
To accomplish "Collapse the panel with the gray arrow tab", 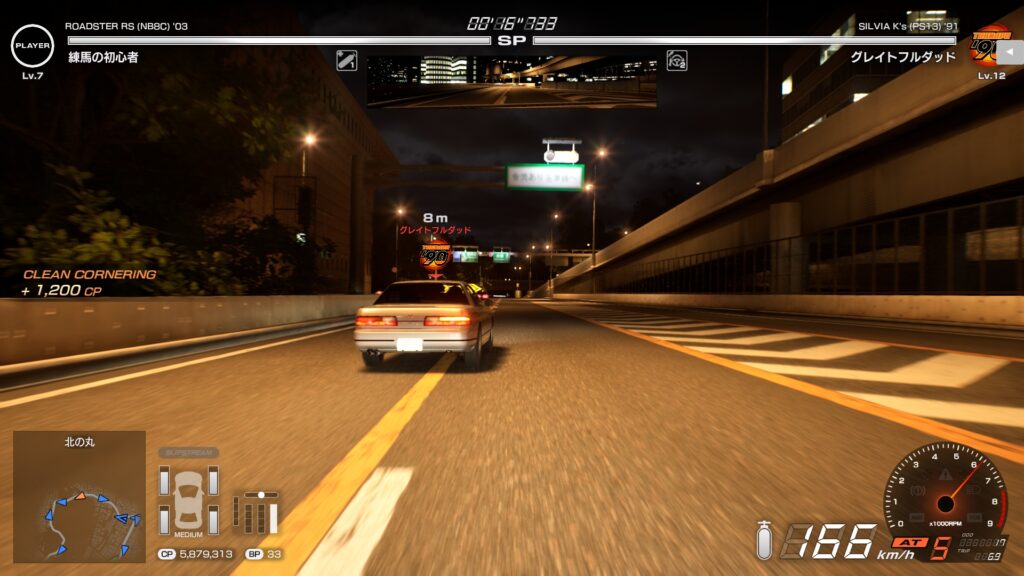I will (1010, 51).
